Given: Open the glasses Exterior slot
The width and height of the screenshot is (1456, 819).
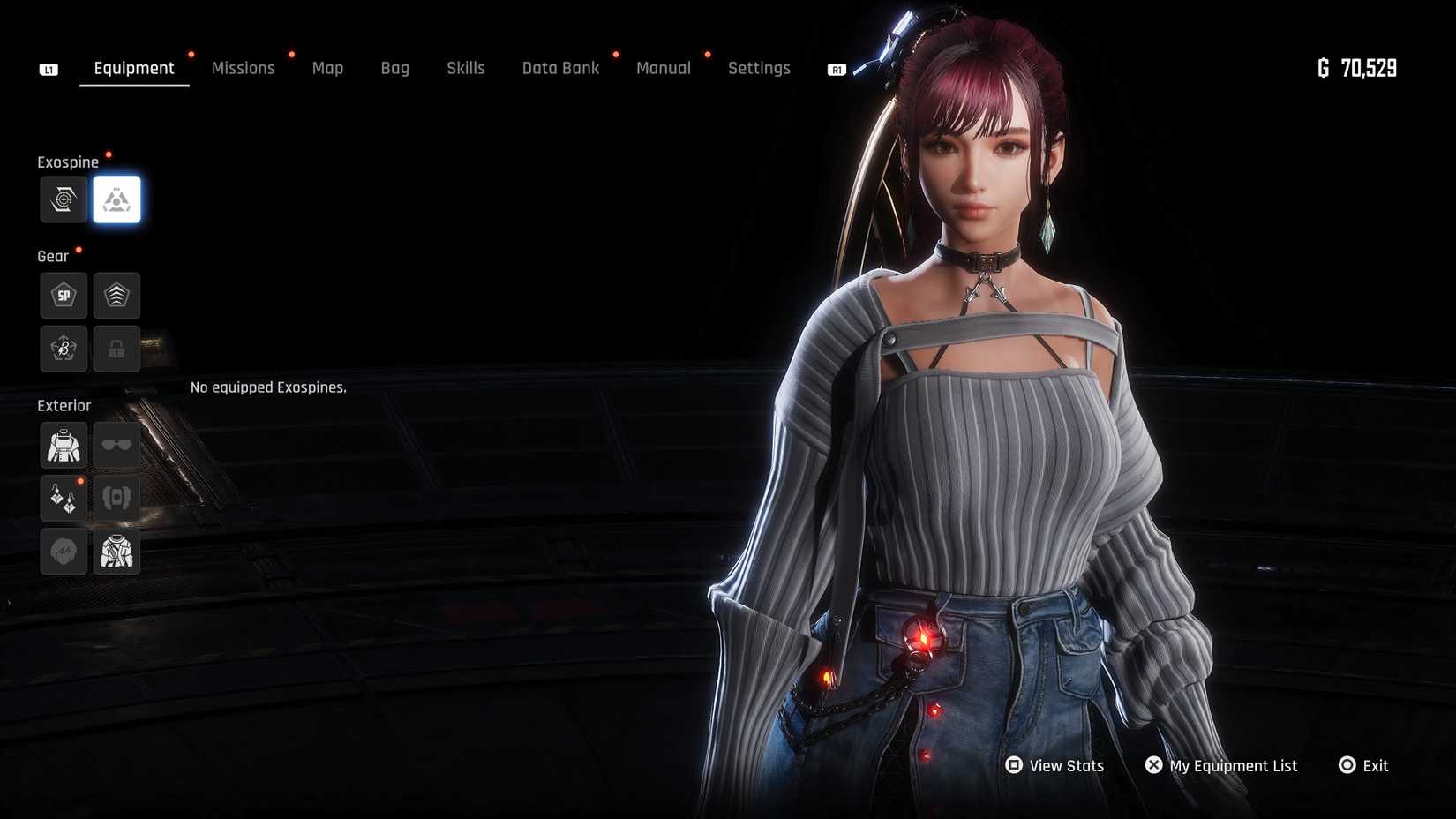Looking at the screenshot, I should tap(116, 446).
